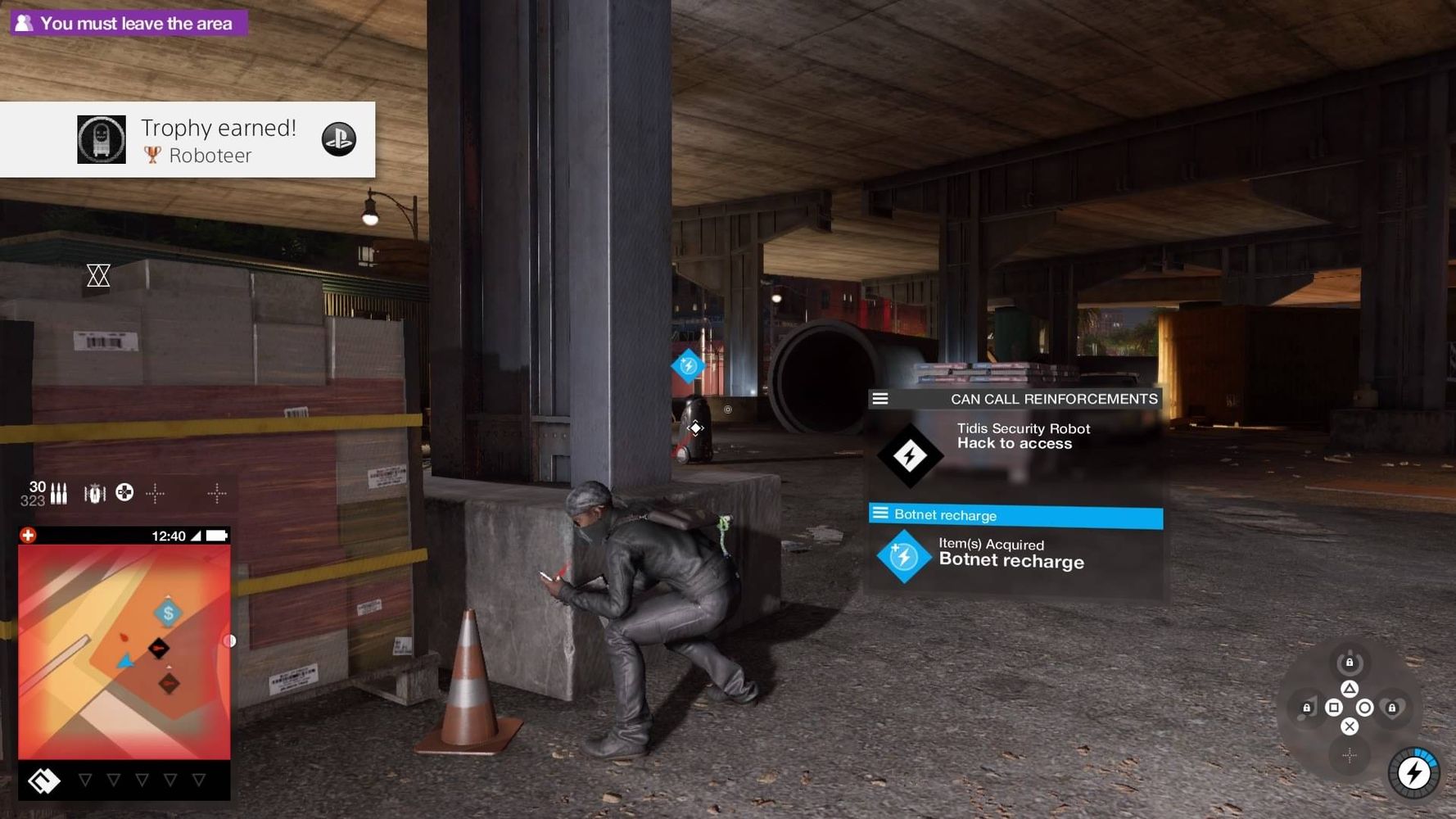Screen dimensions: 1456x819
Task: Select the acquired Botnet recharge item icon
Action: [x=903, y=557]
